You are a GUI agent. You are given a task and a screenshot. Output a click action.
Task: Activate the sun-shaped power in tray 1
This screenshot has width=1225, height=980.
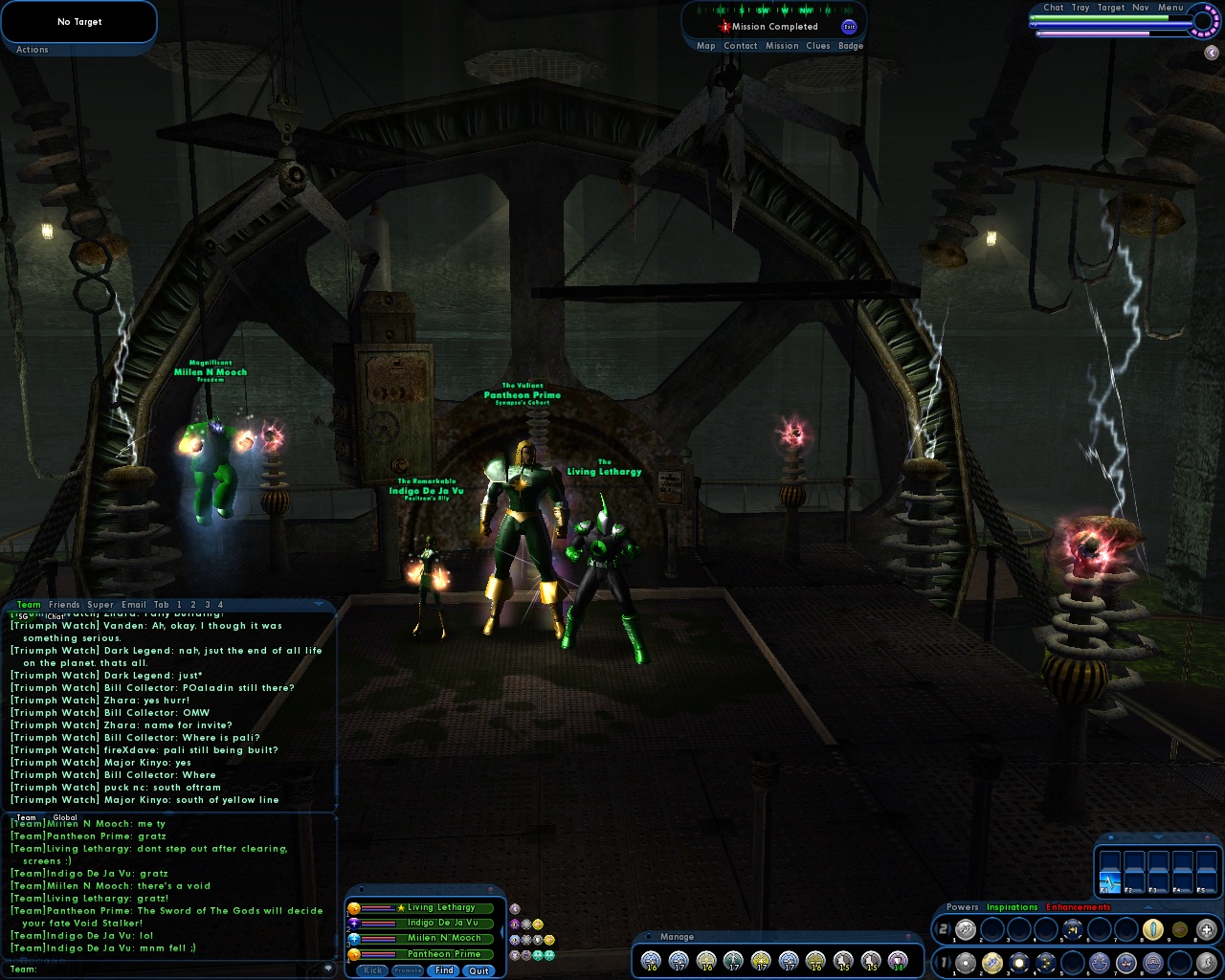click(x=1018, y=962)
